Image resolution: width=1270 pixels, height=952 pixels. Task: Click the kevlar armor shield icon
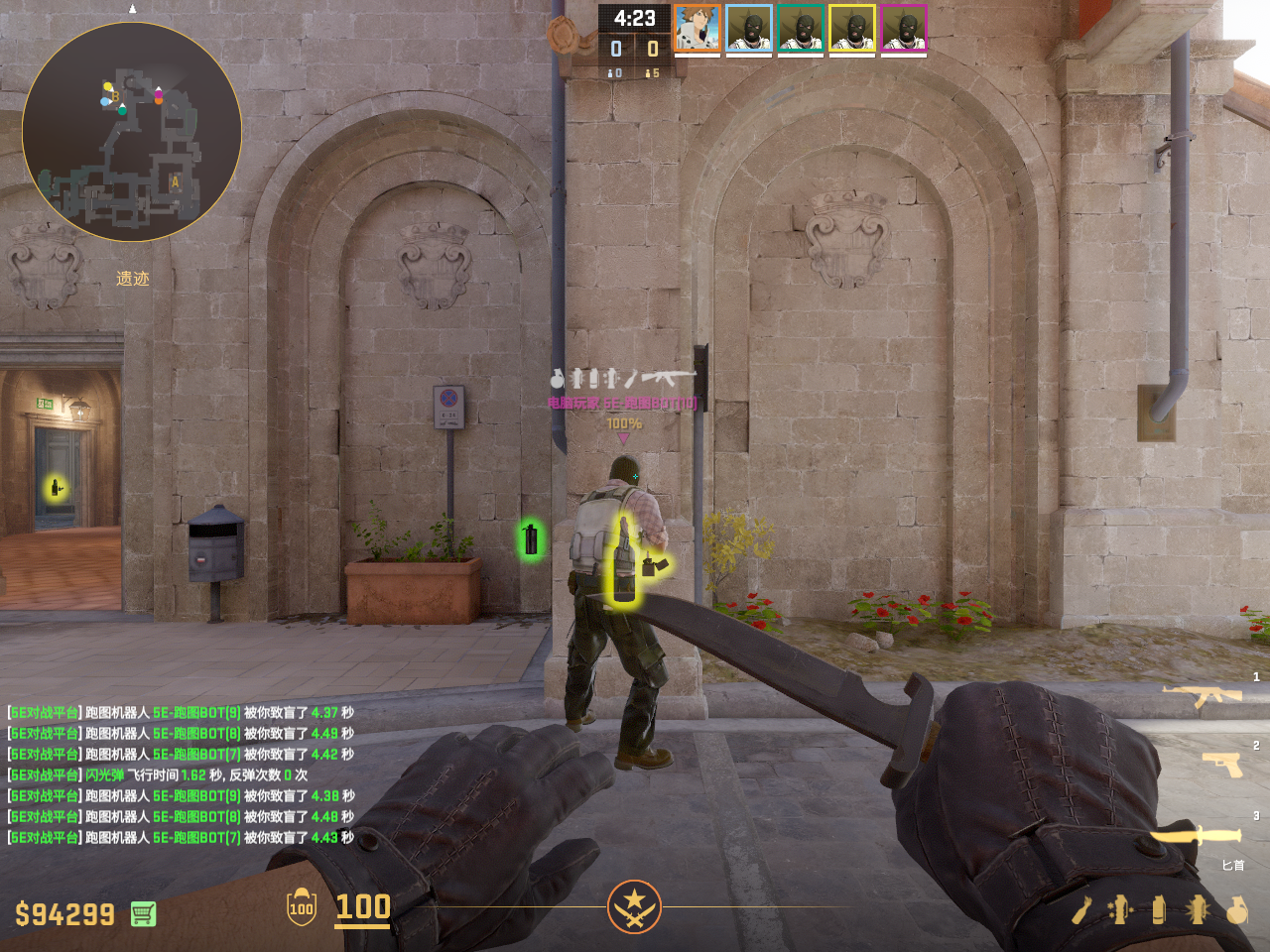(302, 907)
